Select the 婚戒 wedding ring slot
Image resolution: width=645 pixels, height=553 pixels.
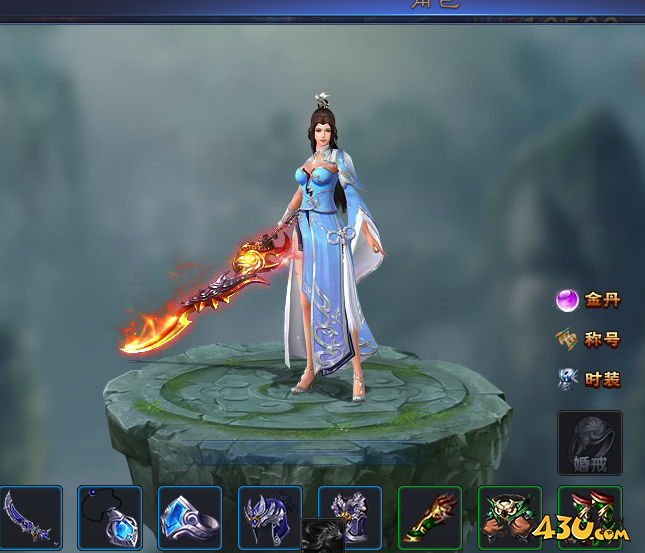click(x=590, y=442)
